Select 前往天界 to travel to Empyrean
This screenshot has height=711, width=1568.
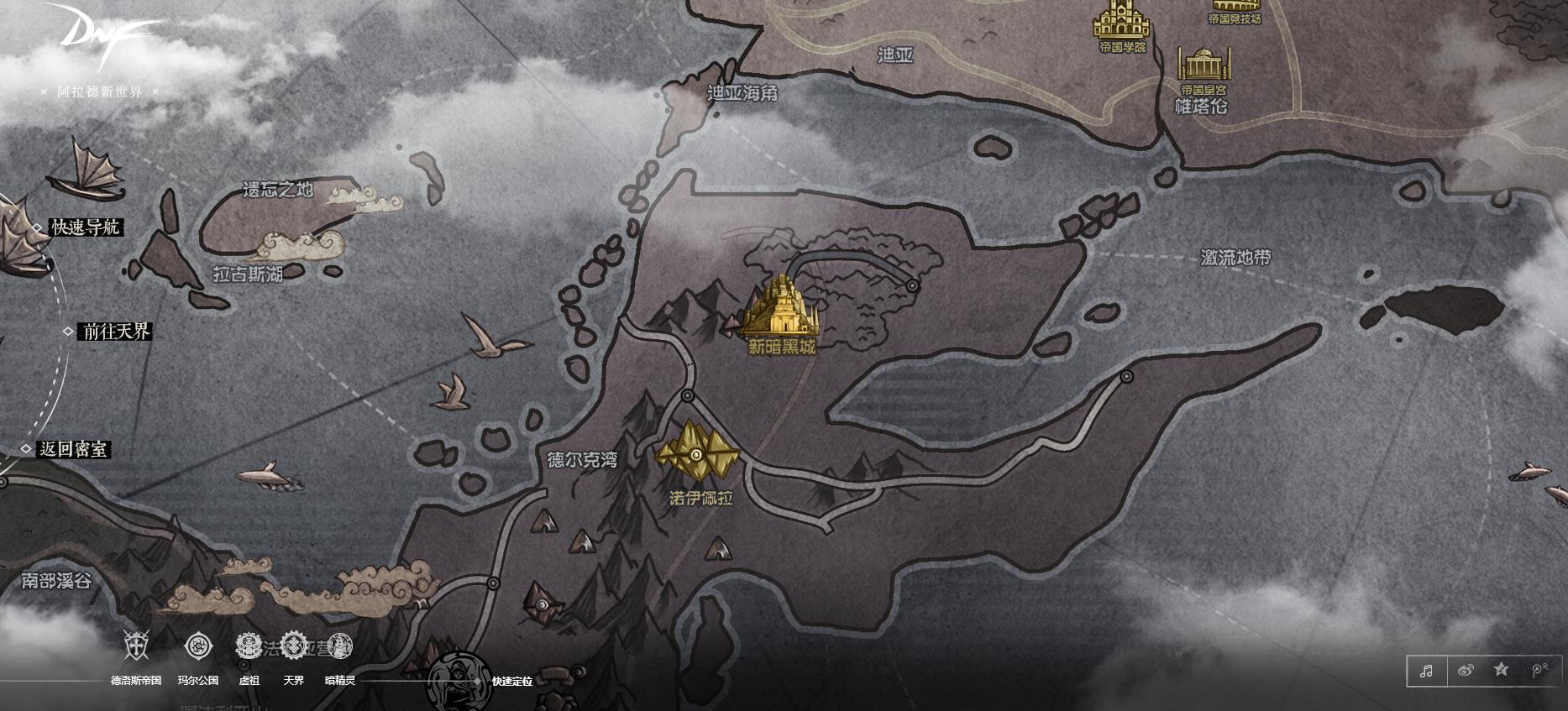click(116, 332)
